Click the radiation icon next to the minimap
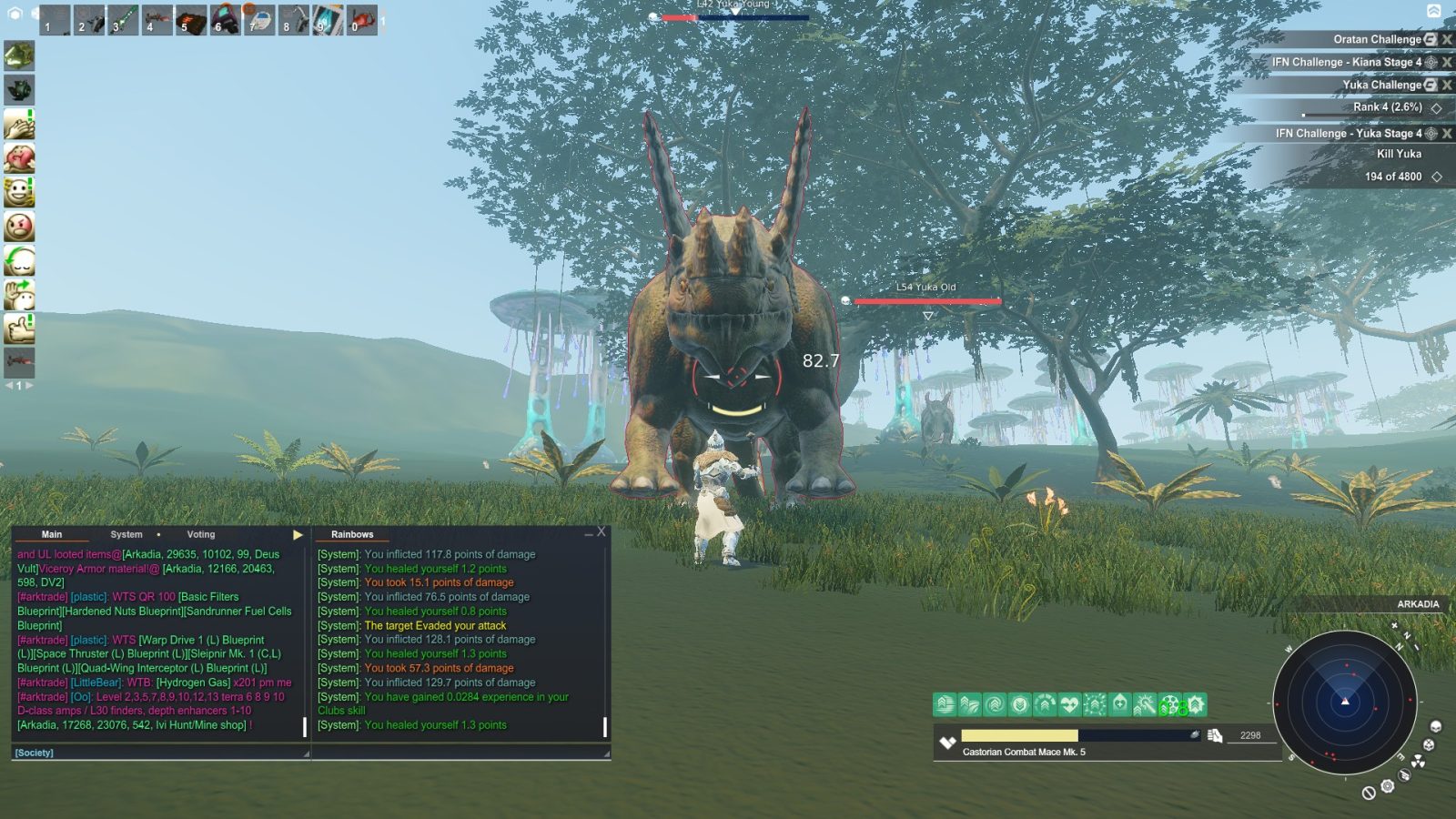Viewport: 1456px width, 819px height. point(1418,762)
